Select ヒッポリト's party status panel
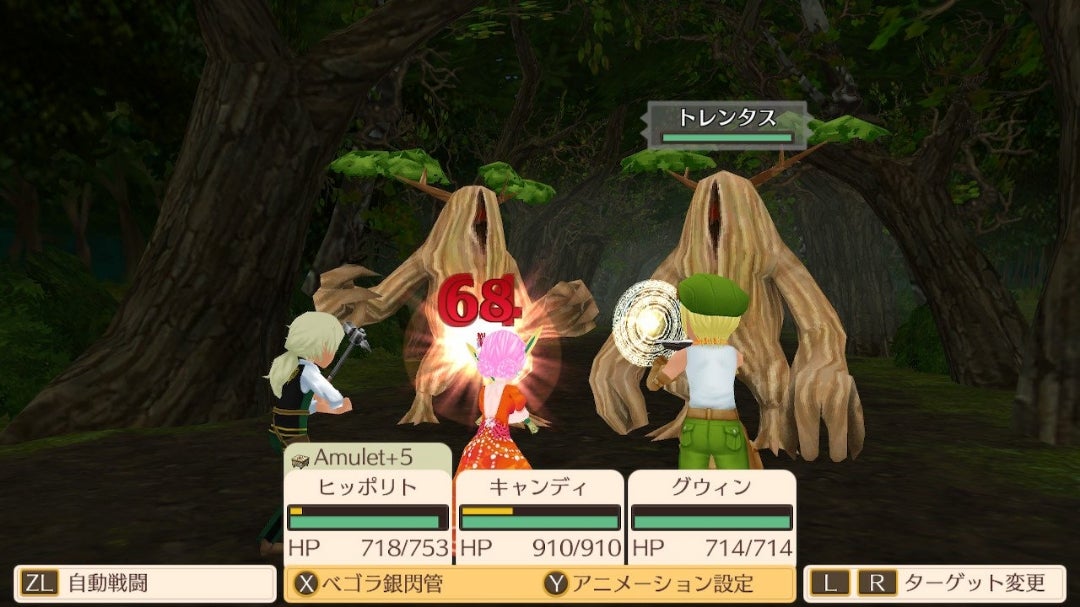Image resolution: width=1080 pixels, height=607 pixels. (x=367, y=517)
